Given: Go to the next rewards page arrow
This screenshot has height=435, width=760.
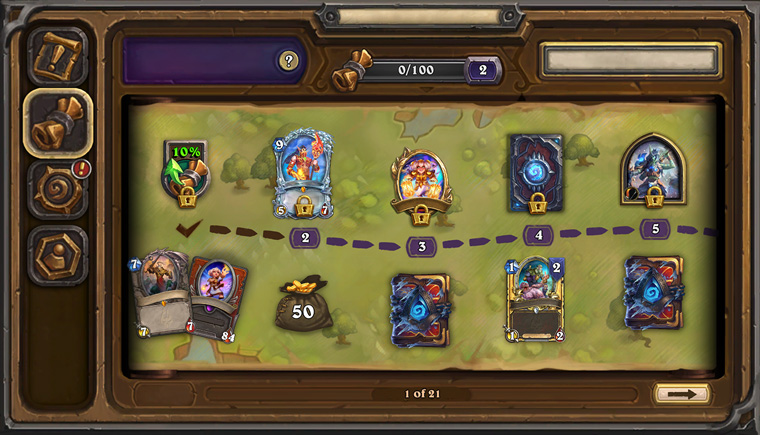Looking at the screenshot, I should (682, 394).
